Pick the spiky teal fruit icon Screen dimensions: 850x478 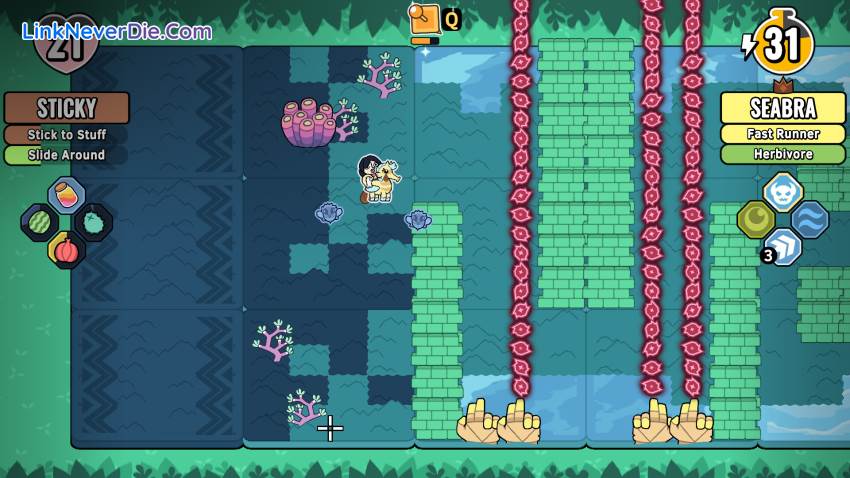point(93,221)
